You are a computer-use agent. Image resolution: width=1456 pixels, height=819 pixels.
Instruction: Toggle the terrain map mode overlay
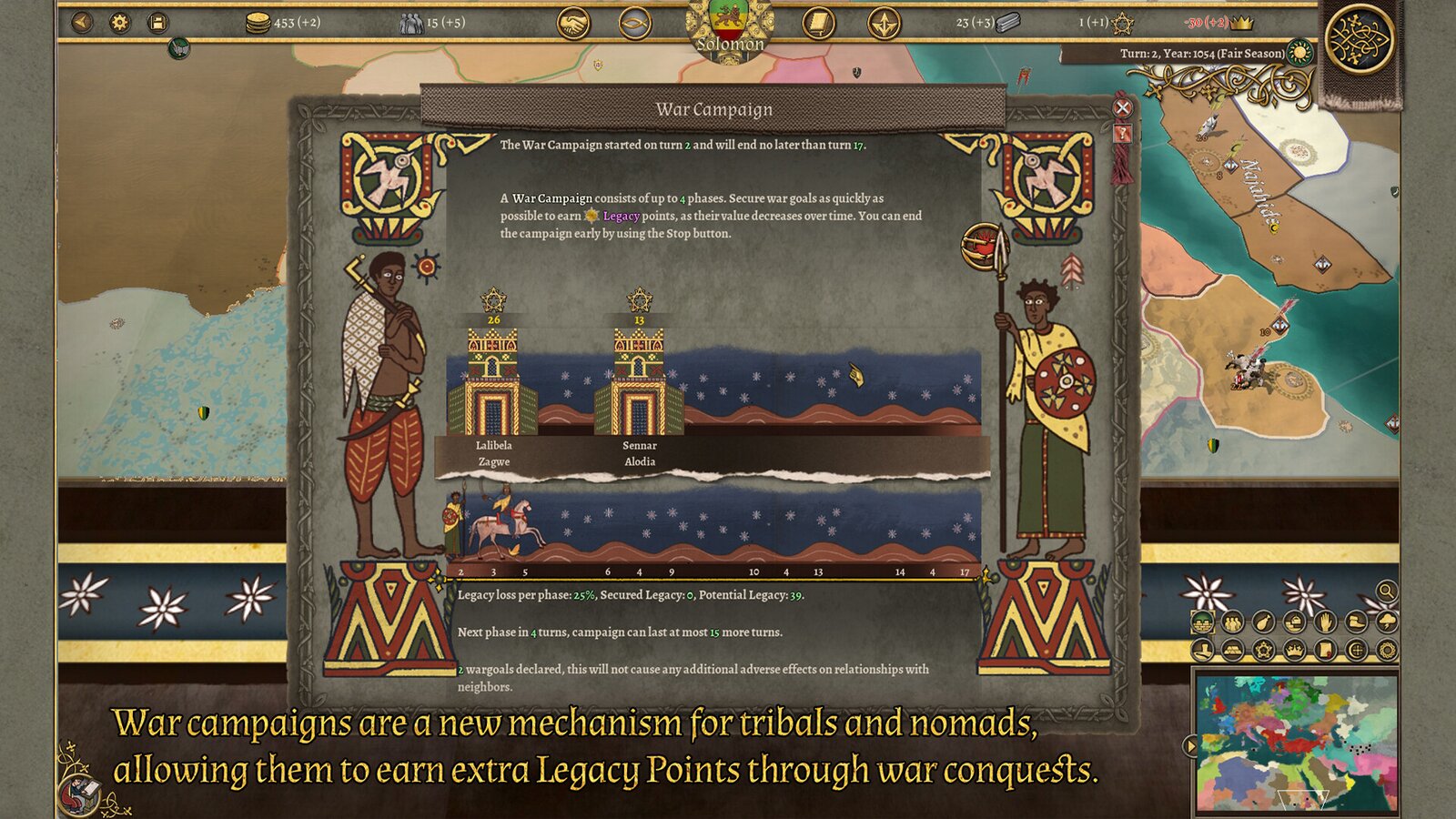click(1202, 622)
